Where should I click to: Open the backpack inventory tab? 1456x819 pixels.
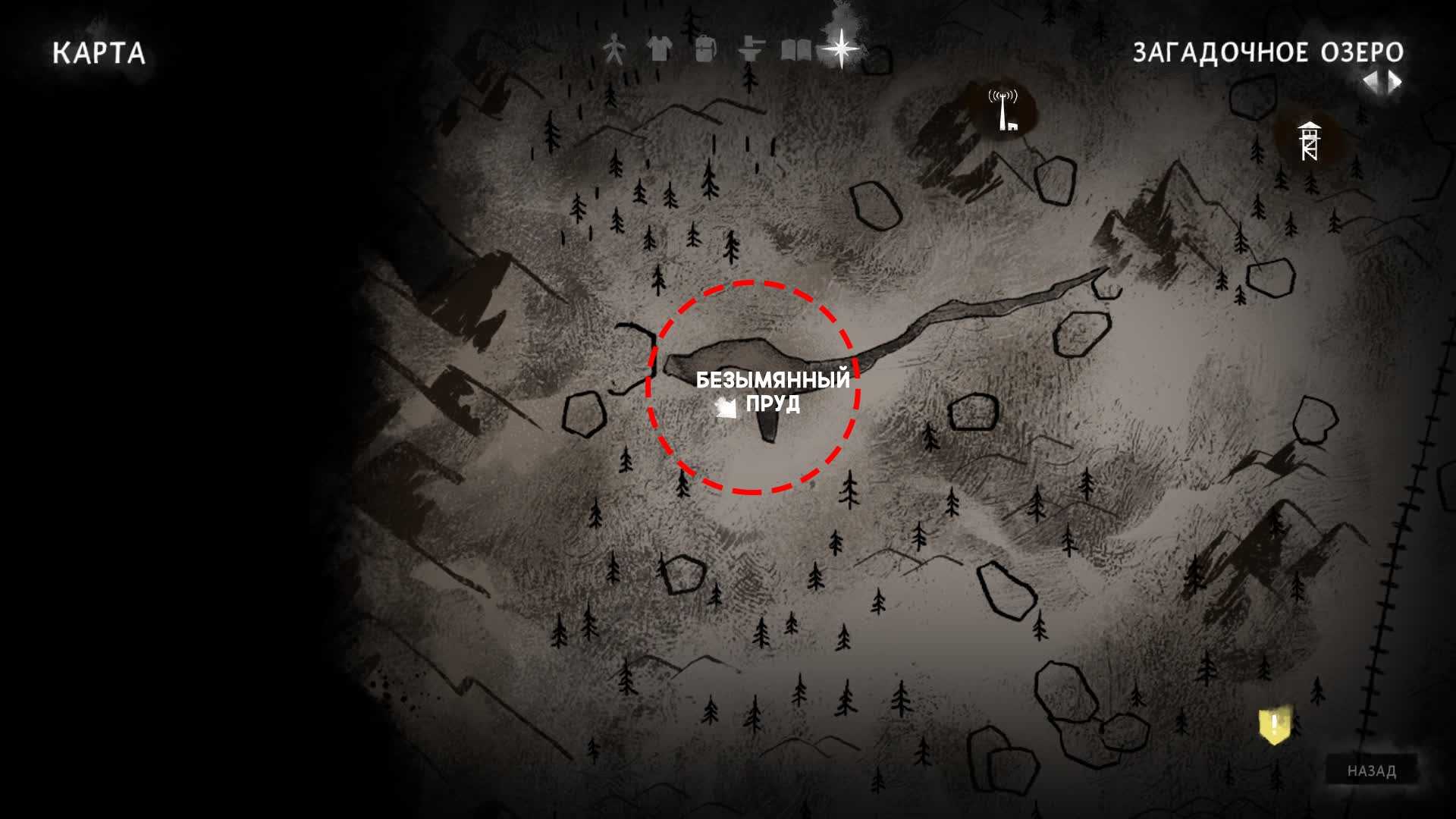[x=705, y=50]
